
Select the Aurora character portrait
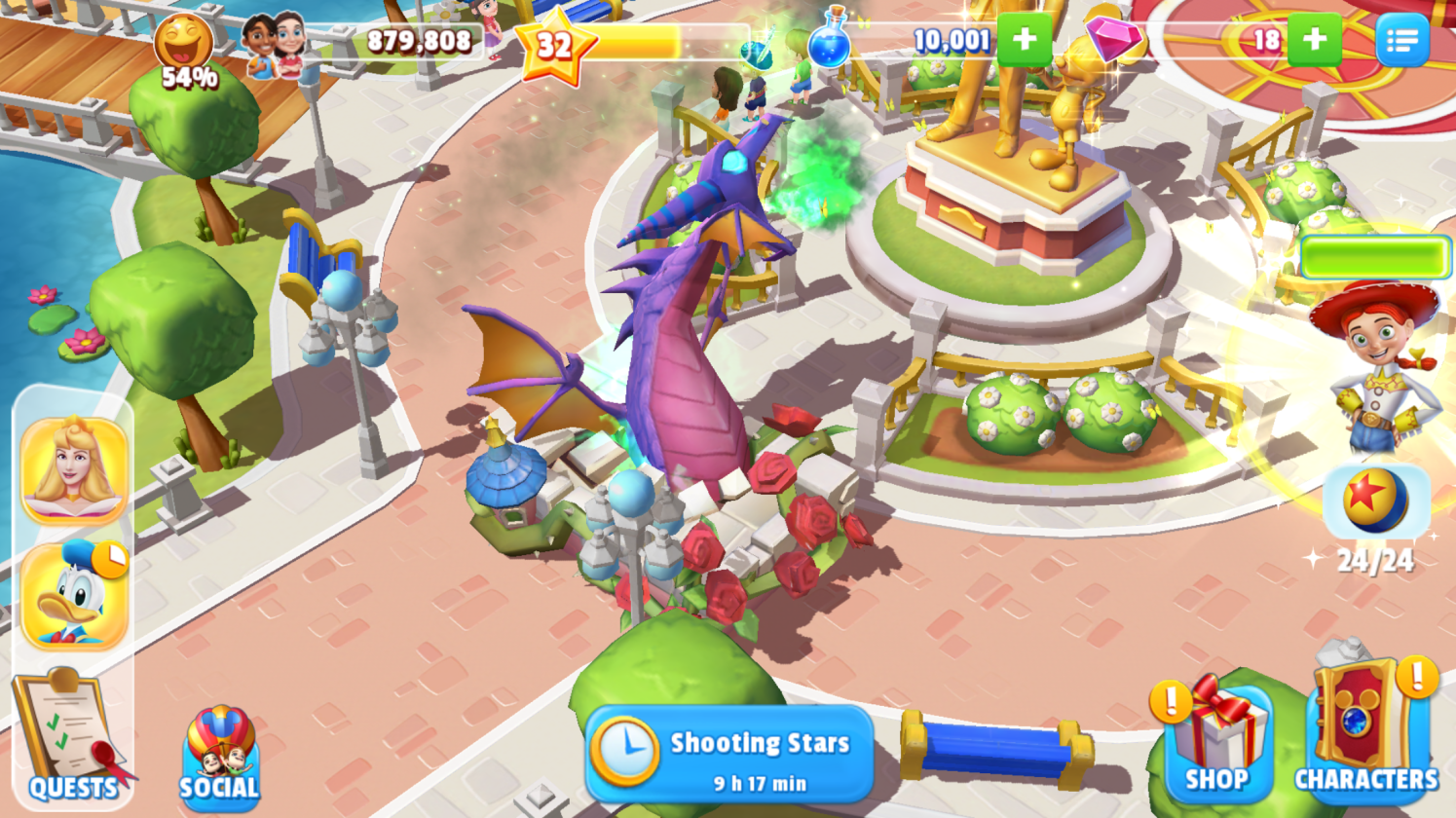tap(74, 470)
